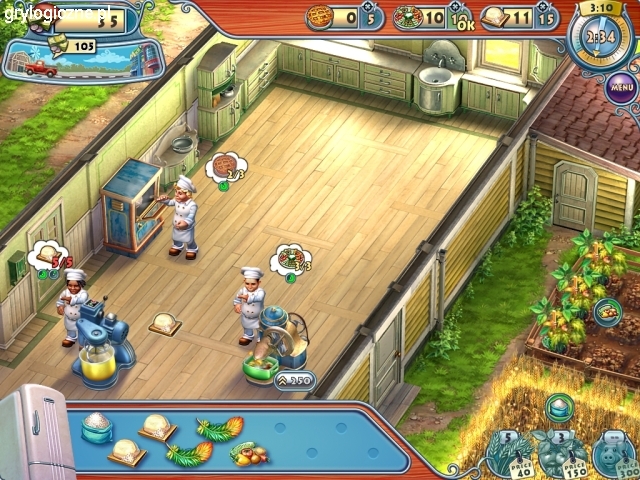Collect the vegetables bubble over the garden
This screenshot has height=480, width=640.
click(606, 312)
